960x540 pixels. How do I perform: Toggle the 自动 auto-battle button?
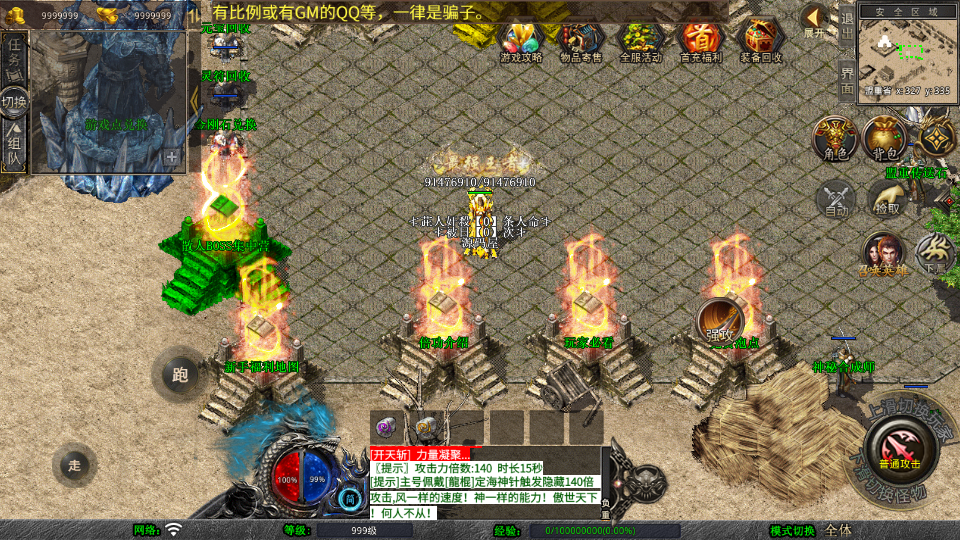[836, 198]
